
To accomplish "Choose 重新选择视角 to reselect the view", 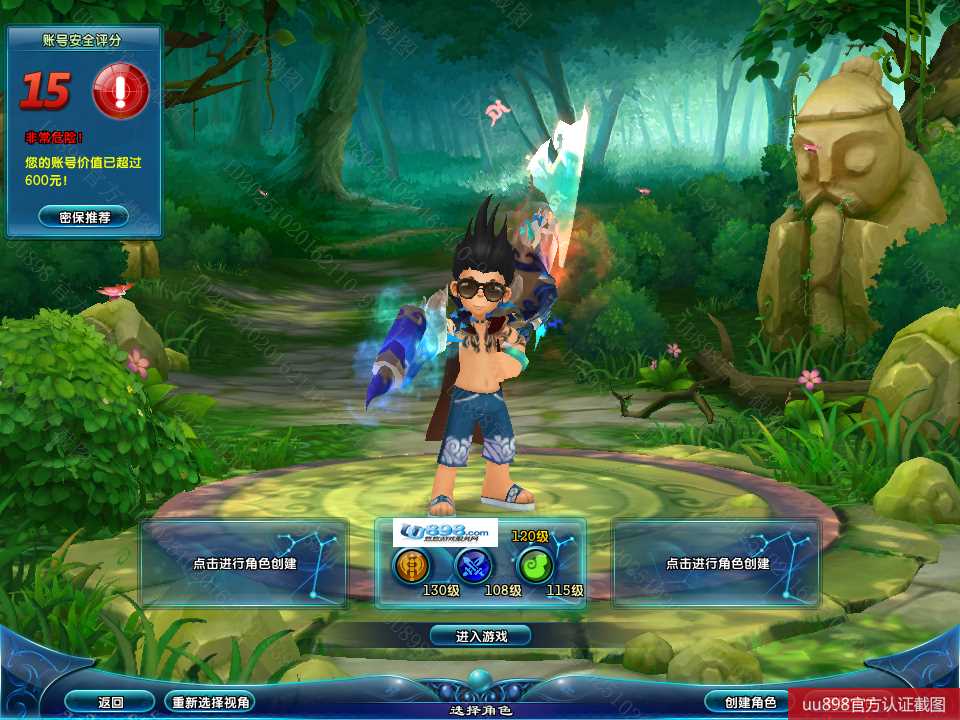I will point(210,702).
